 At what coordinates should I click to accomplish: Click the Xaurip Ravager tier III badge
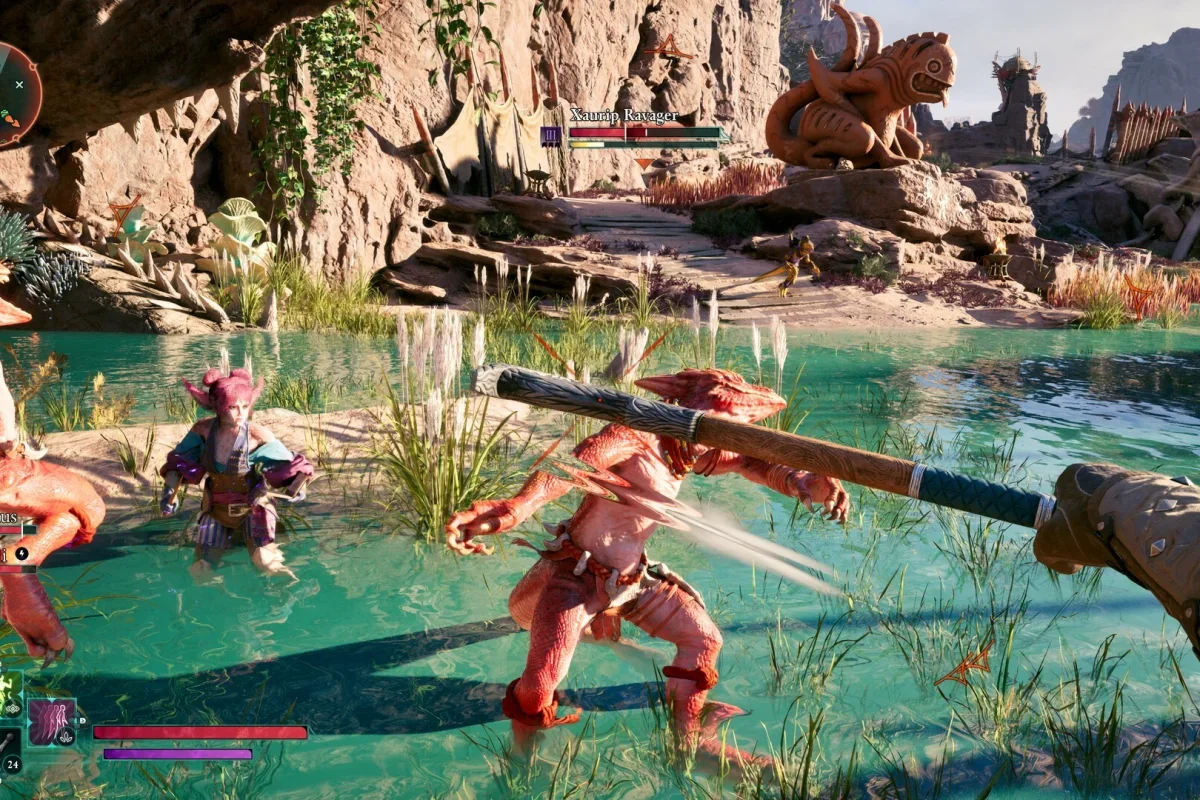(551, 136)
